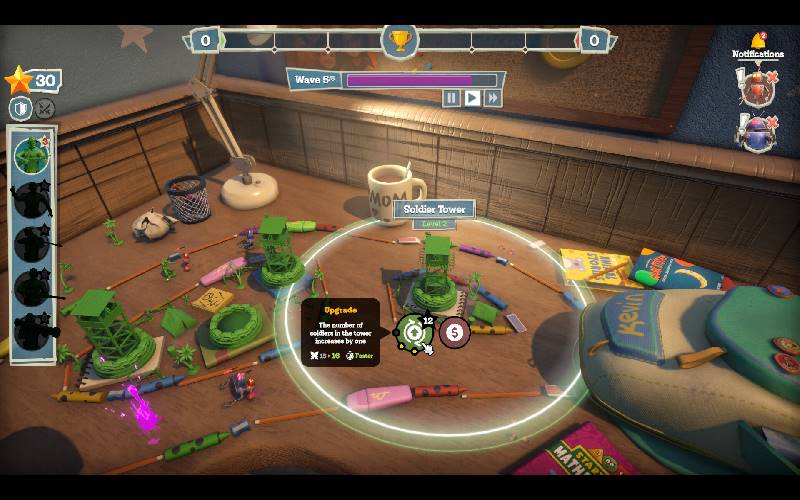Upgrade the Soldier Tower with the green icon

[414, 331]
